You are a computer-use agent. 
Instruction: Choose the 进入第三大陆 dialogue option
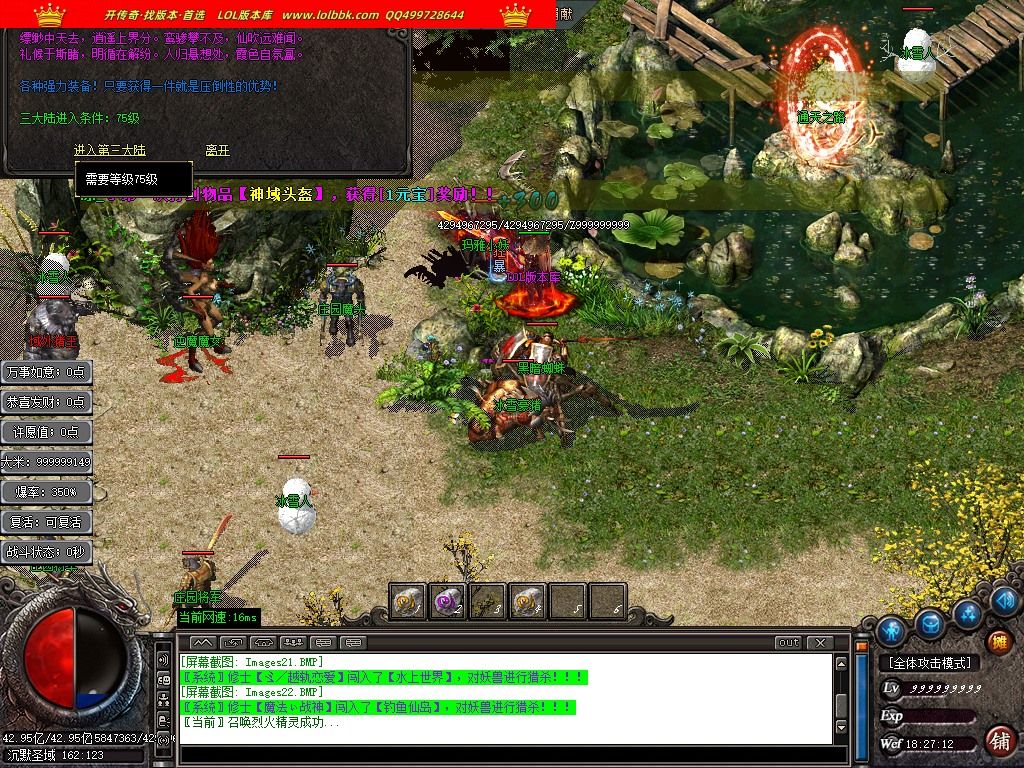(110, 150)
